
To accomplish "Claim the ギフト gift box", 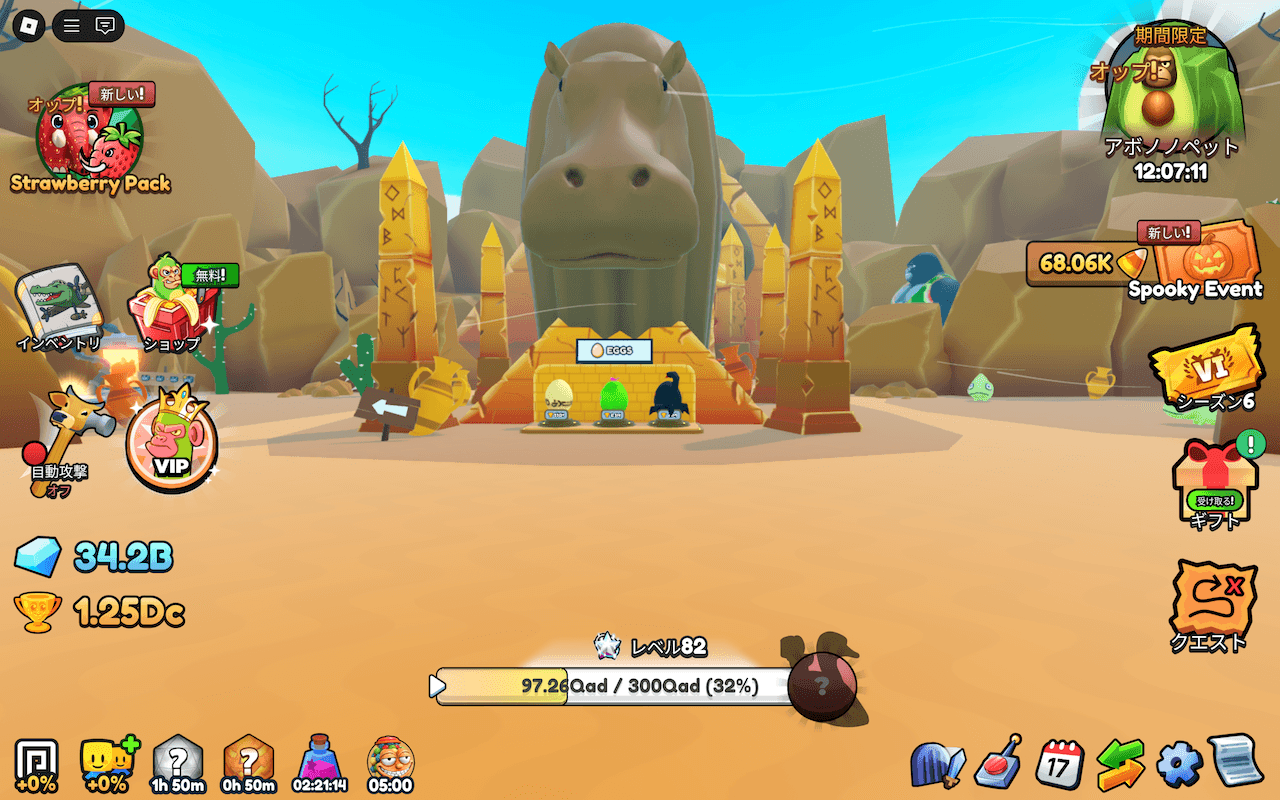I will [x=1213, y=484].
